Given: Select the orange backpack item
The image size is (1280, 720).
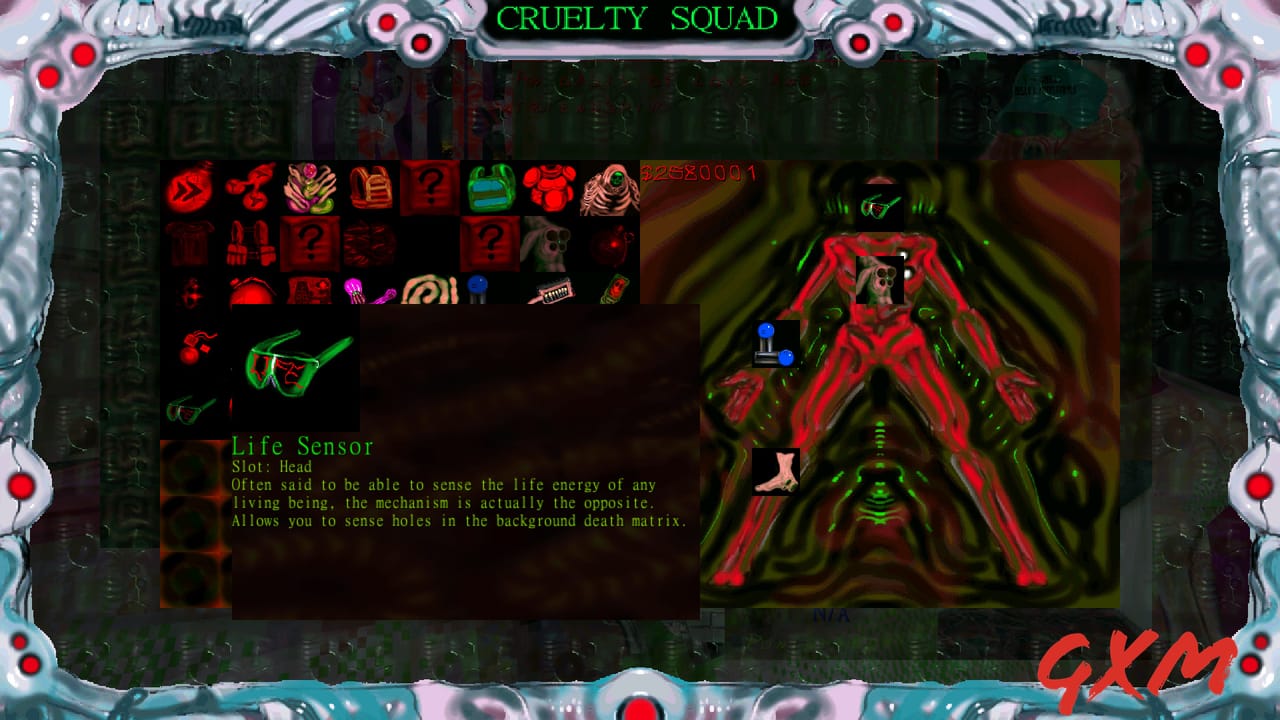Looking at the screenshot, I should (x=369, y=186).
